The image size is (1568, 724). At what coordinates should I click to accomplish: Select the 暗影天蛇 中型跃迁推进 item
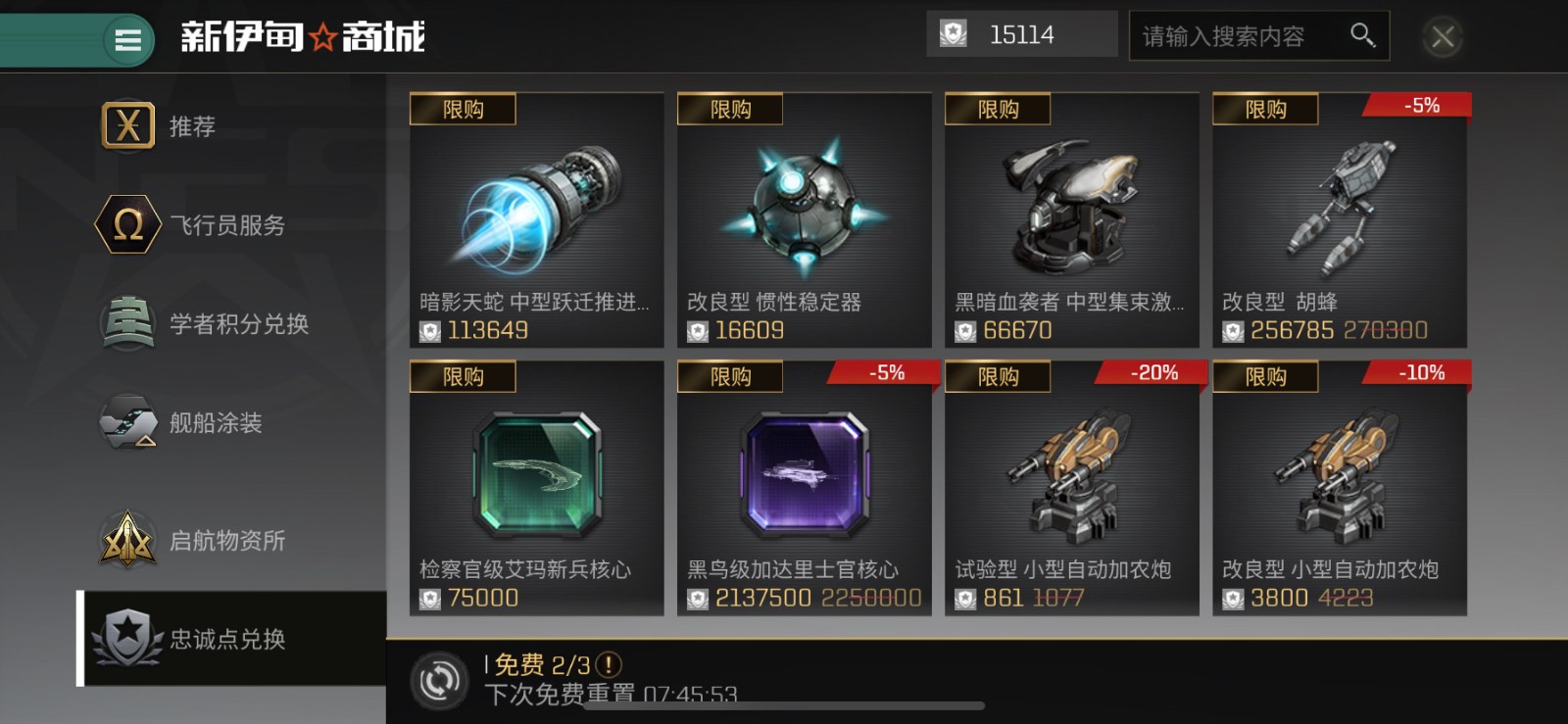coord(536,220)
